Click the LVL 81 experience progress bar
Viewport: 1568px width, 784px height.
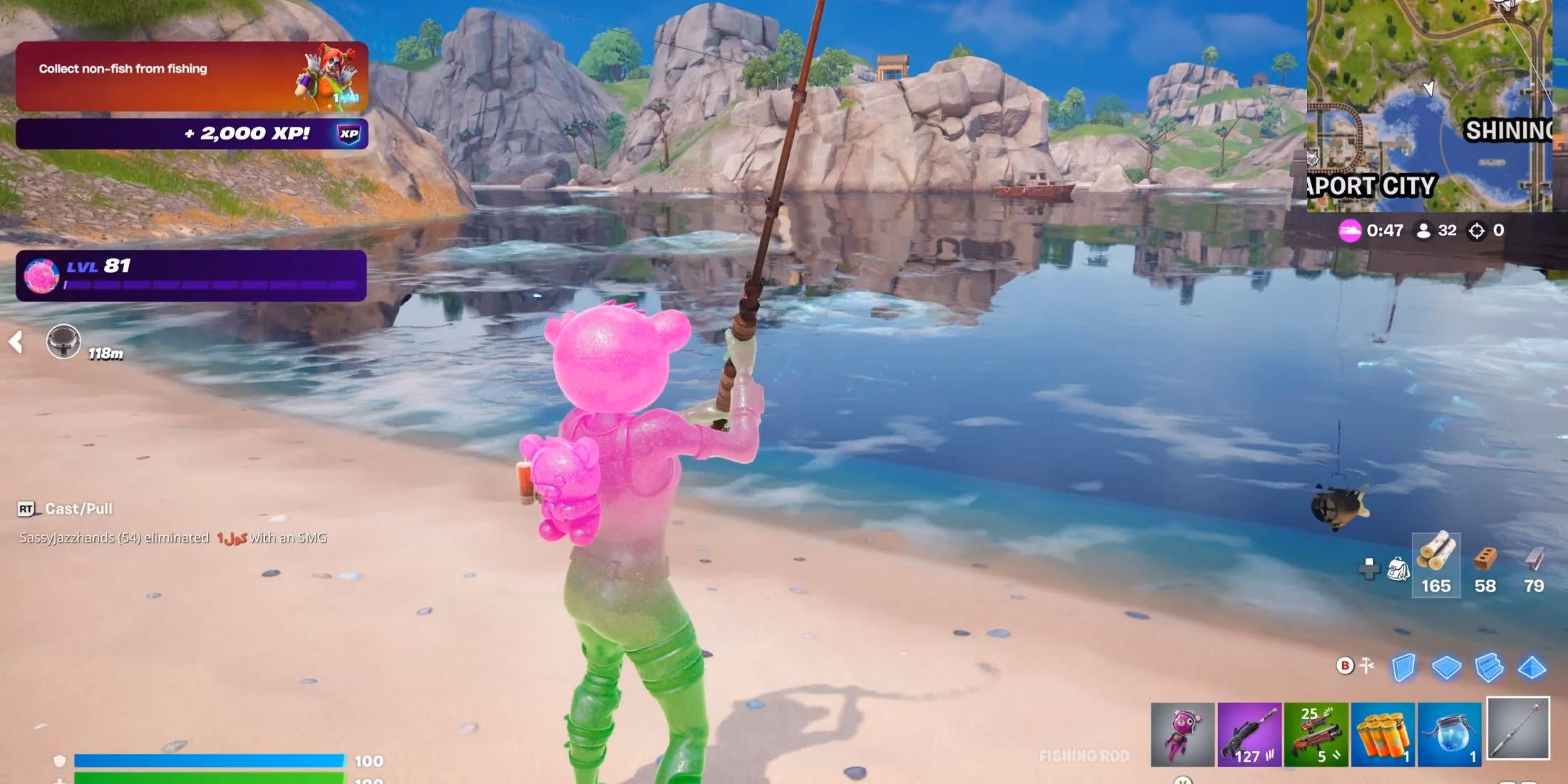192,278
